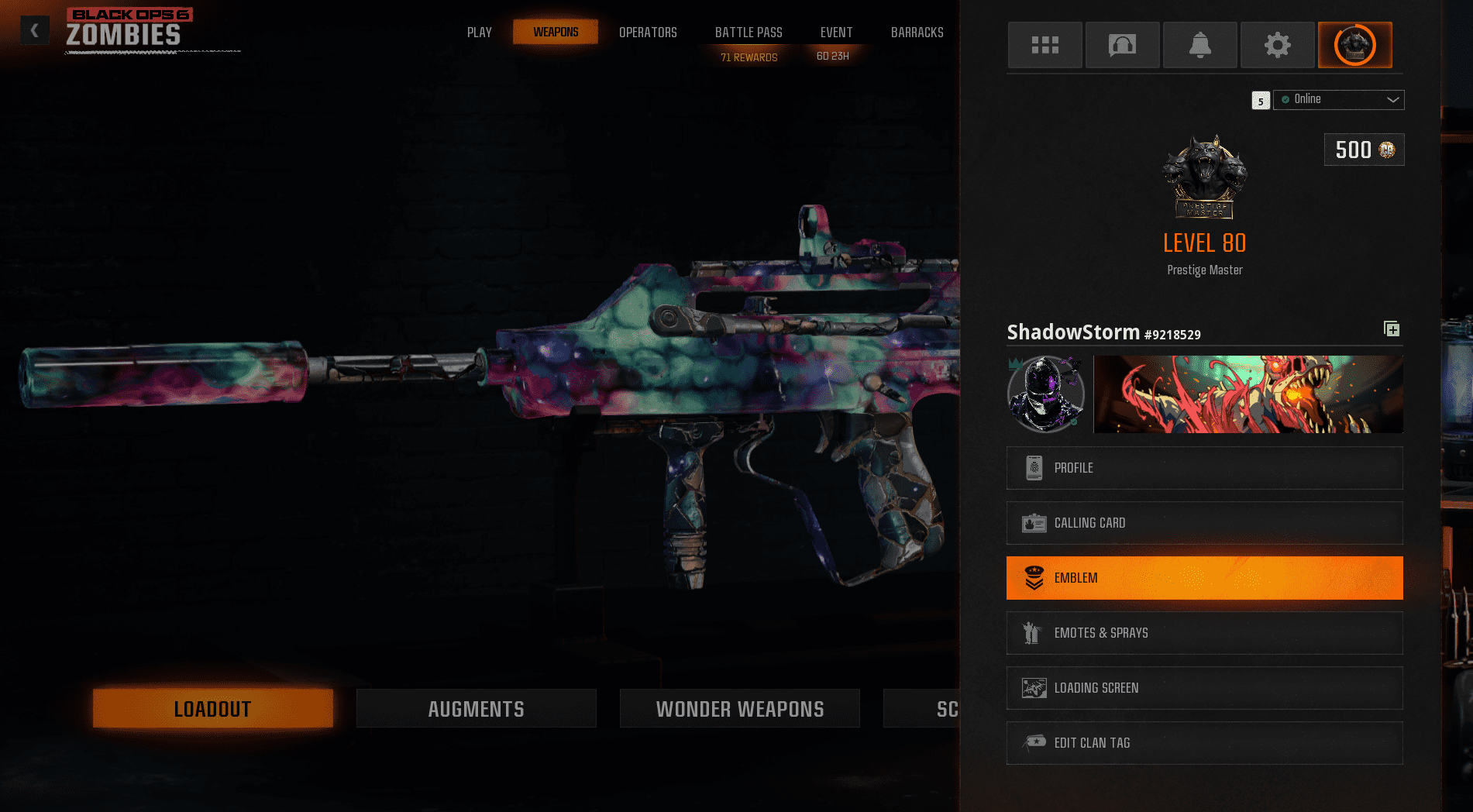This screenshot has height=812, width=1473.
Task: Open the Barracks menu item
Action: click(x=917, y=32)
